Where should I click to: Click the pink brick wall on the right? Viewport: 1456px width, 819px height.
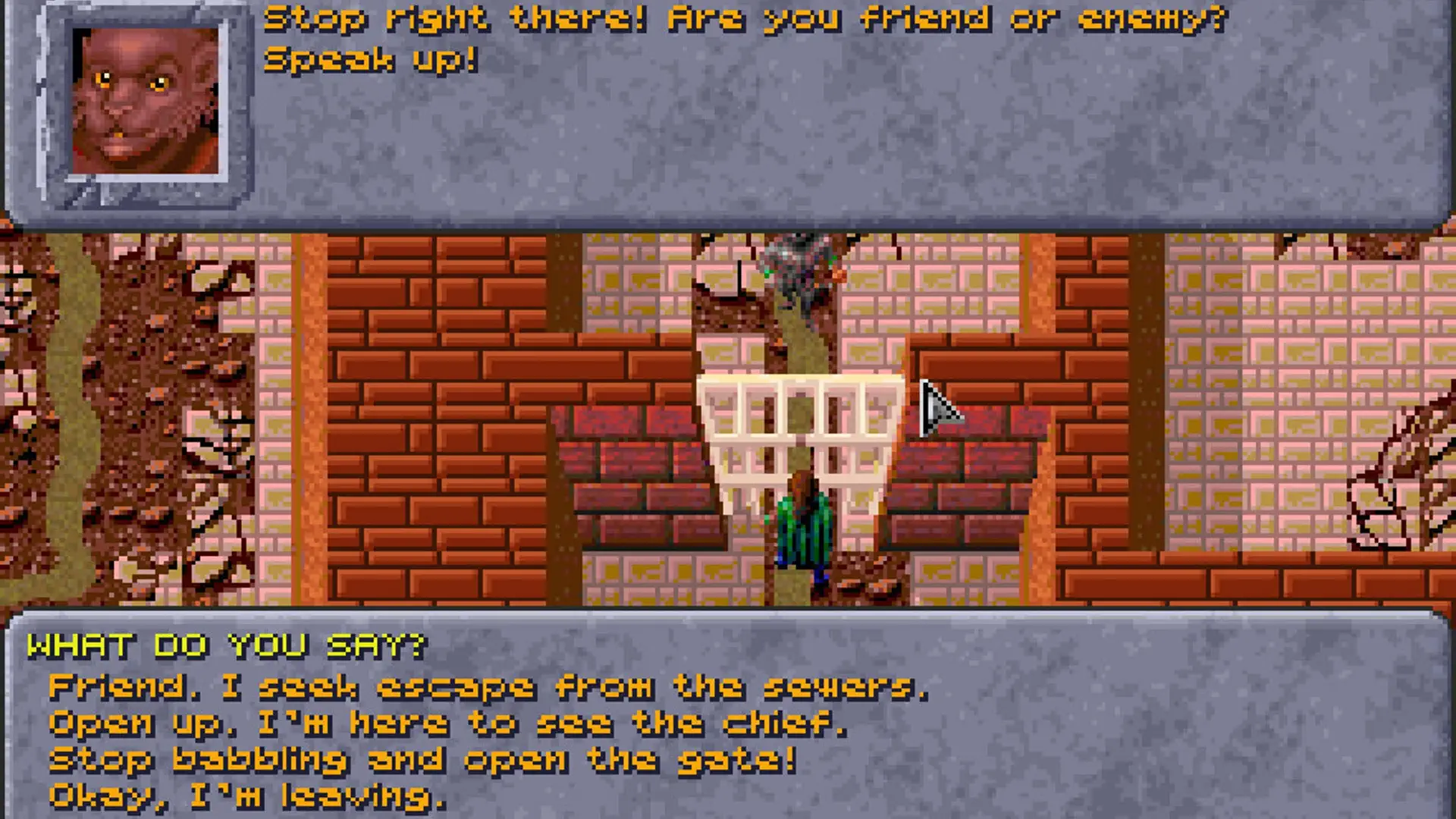pos(1289,379)
